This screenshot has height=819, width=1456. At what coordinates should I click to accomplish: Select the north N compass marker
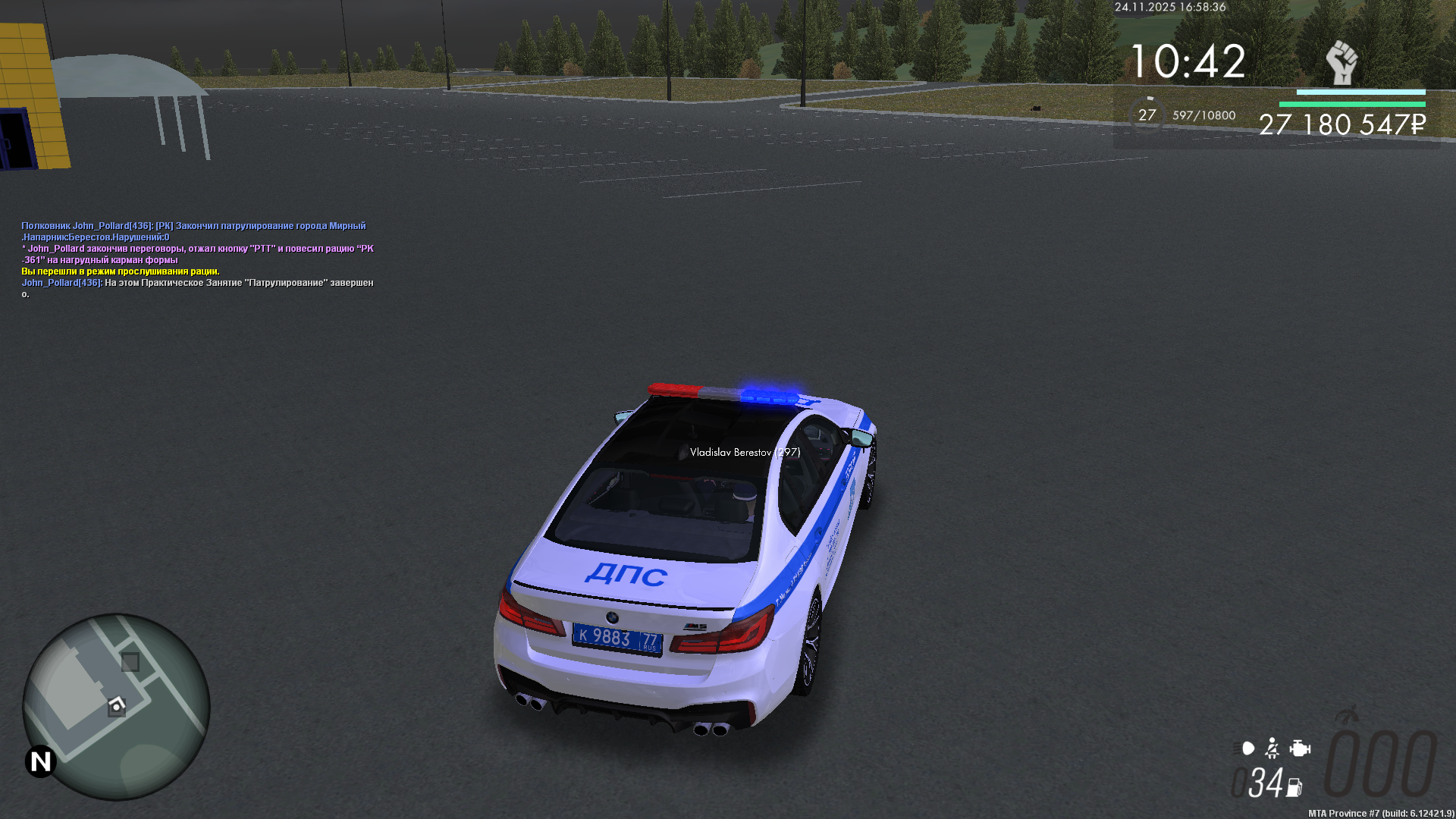coord(41,761)
